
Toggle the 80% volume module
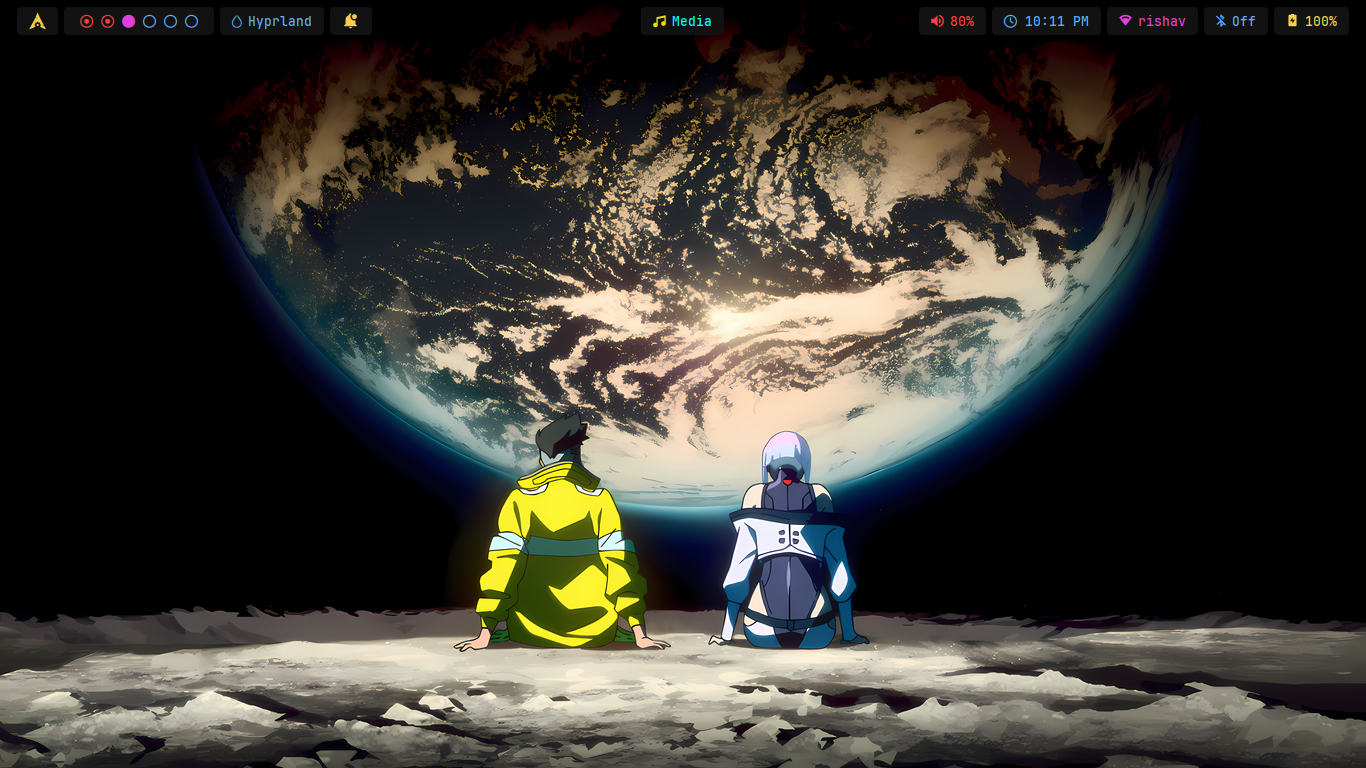pyautogui.click(x=952, y=21)
